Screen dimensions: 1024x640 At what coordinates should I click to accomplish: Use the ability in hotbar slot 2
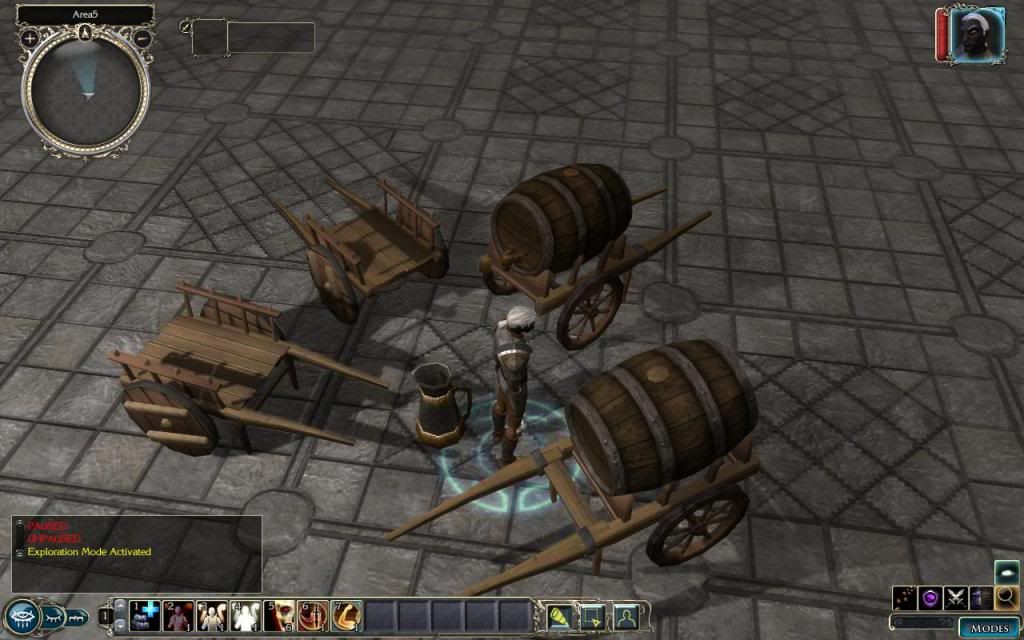pos(179,616)
